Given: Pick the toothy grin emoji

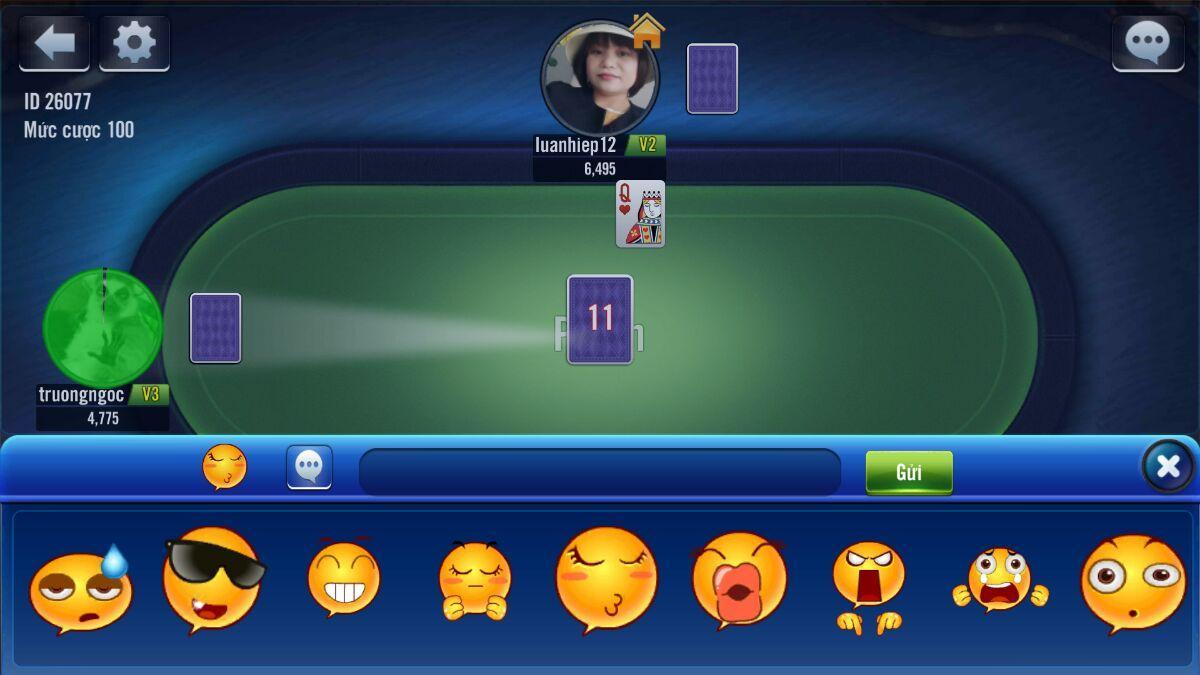Looking at the screenshot, I should coord(343,578).
